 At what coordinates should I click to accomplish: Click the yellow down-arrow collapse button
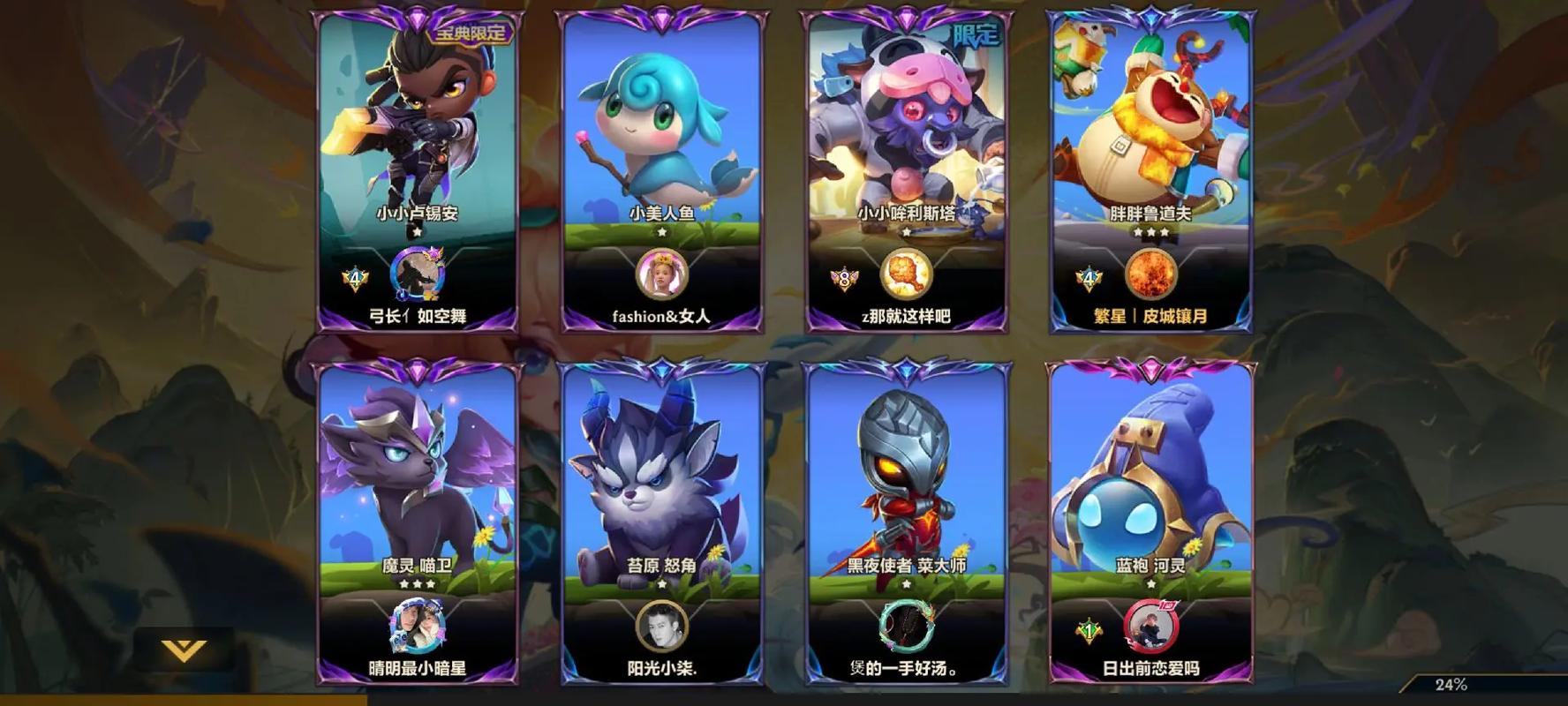click(185, 651)
